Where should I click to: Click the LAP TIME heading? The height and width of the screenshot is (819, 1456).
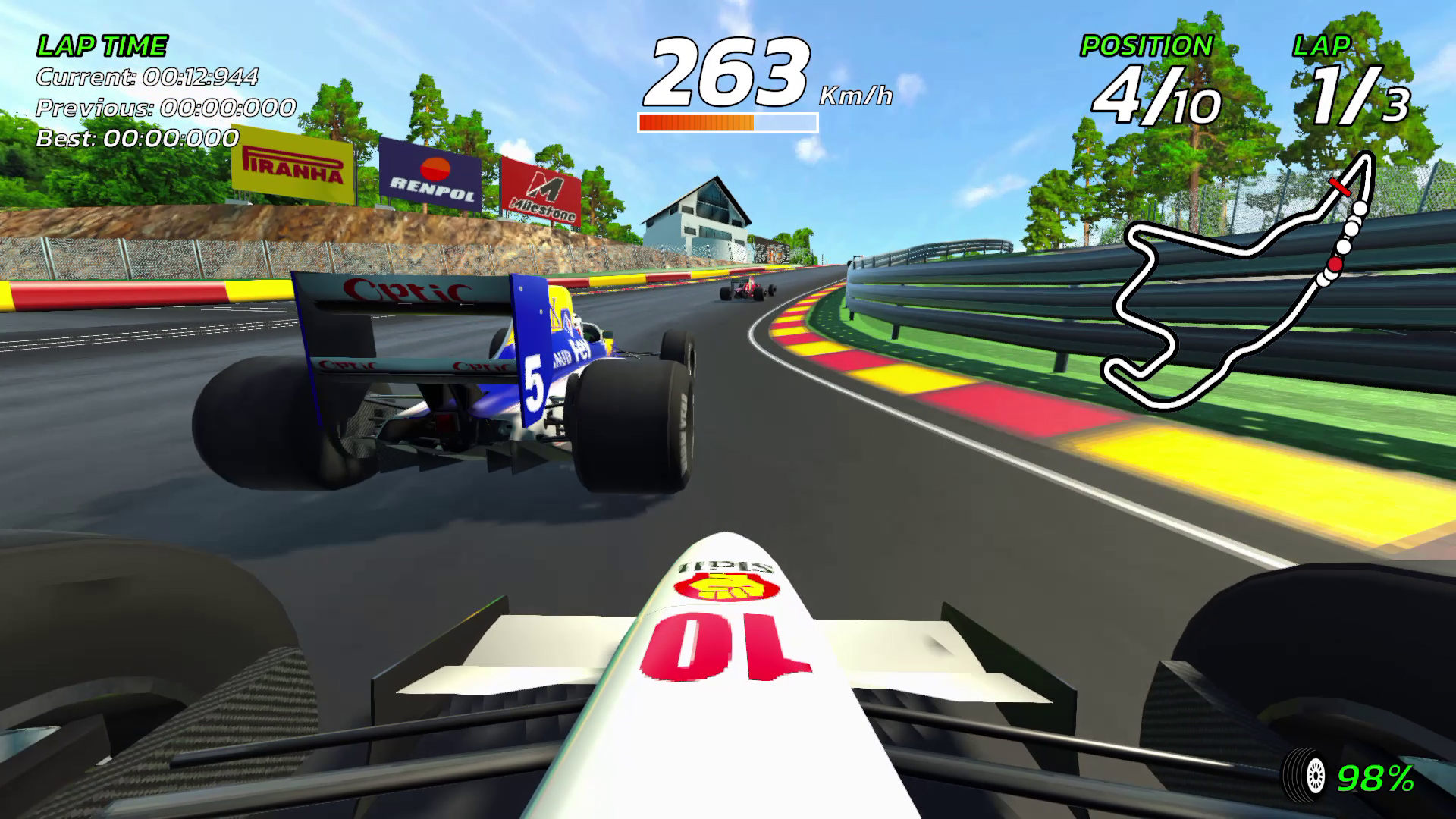pyautogui.click(x=101, y=44)
